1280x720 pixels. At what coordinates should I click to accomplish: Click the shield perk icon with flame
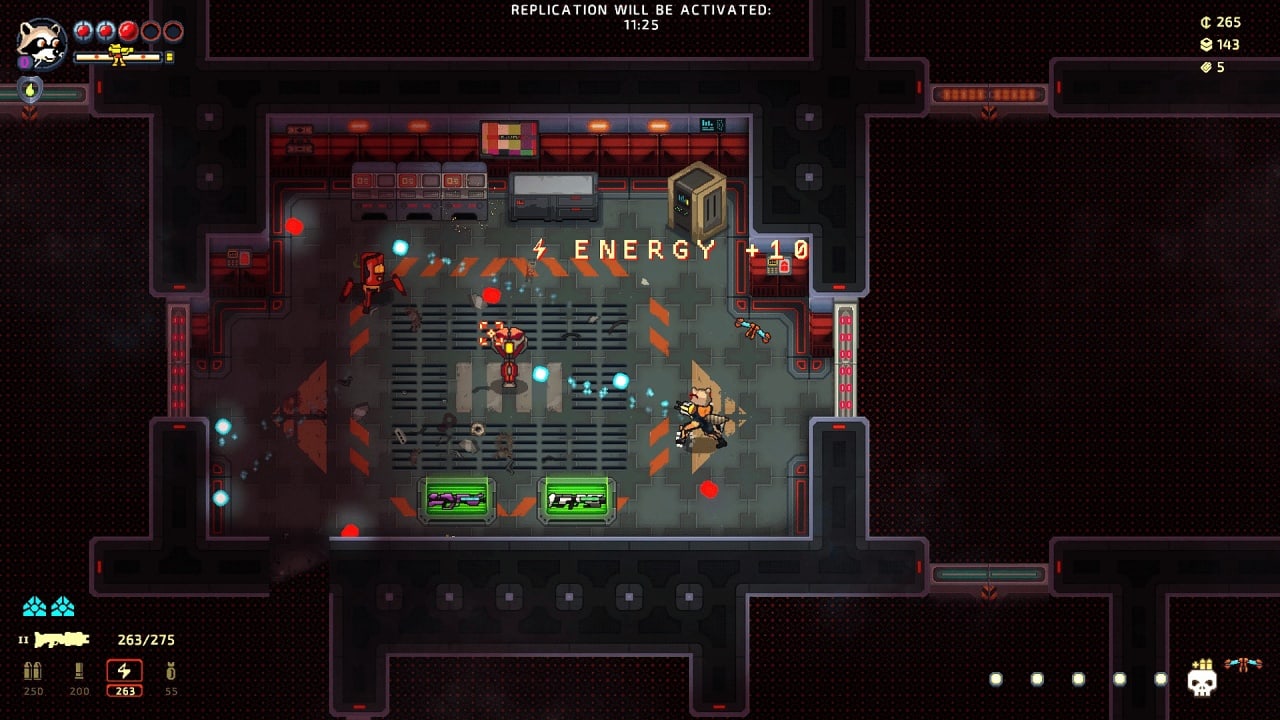(30, 90)
